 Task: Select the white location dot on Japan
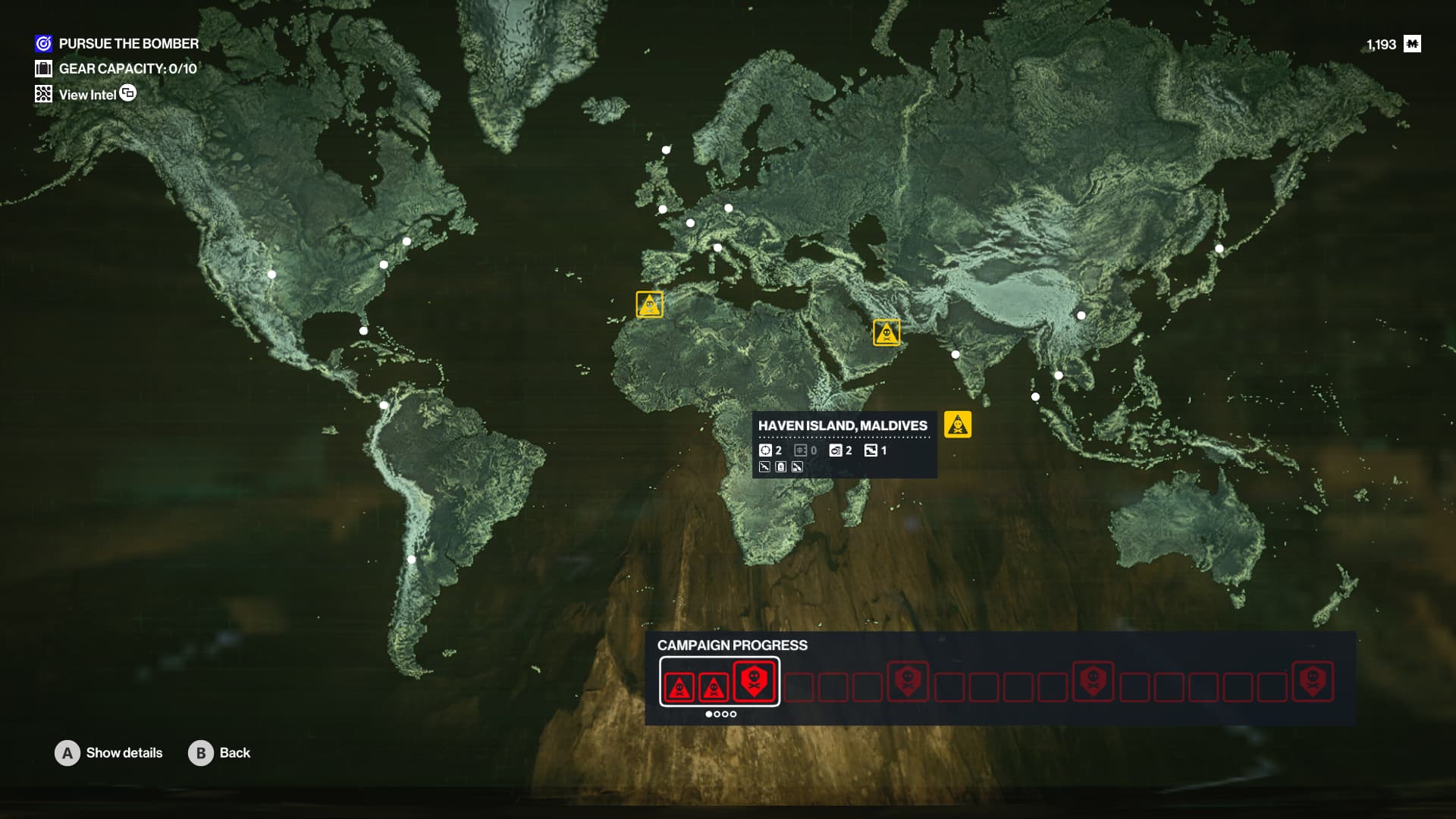(1219, 249)
